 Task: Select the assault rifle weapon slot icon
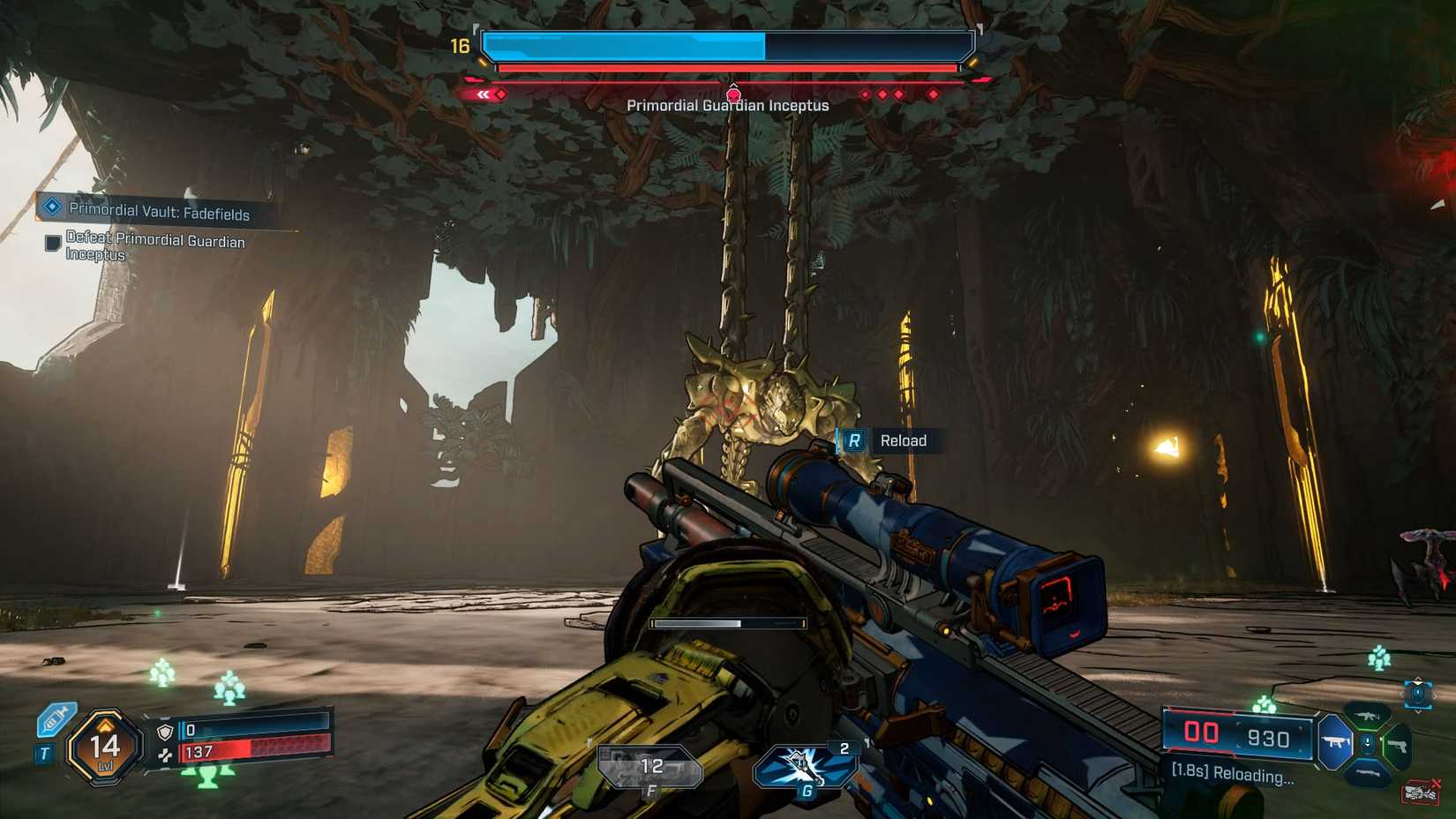click(x=1368, y=715)
